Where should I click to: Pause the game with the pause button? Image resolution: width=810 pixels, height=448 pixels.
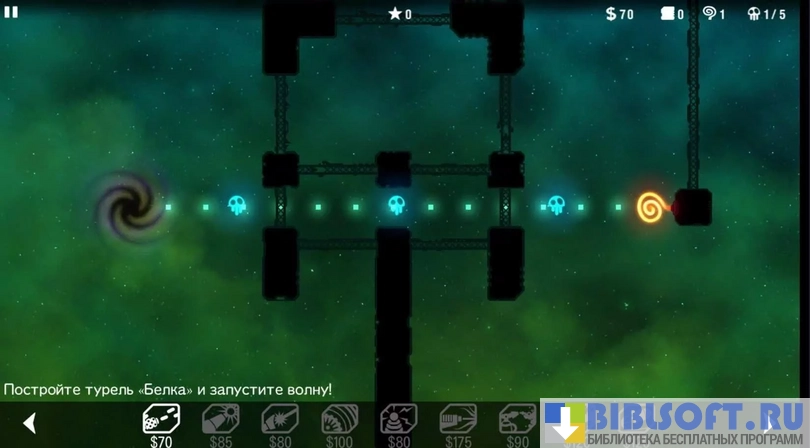[x=11, y=12]
